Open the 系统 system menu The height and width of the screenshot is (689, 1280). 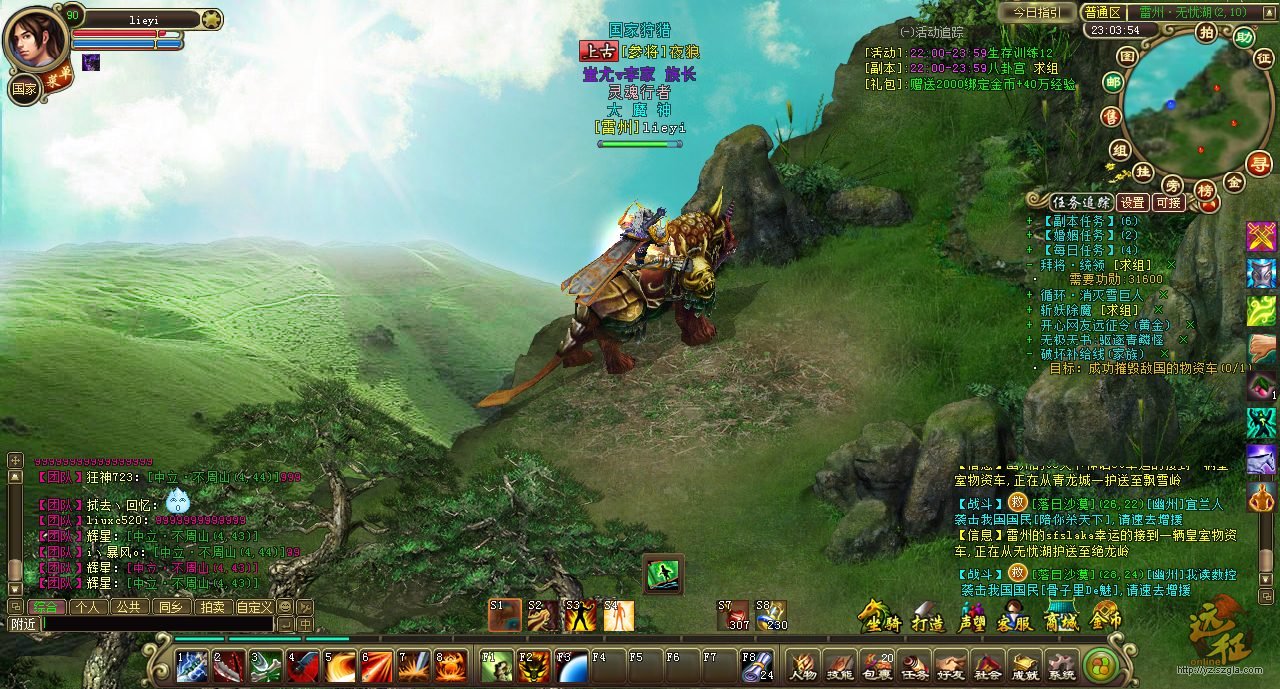tap(1061, 665)
